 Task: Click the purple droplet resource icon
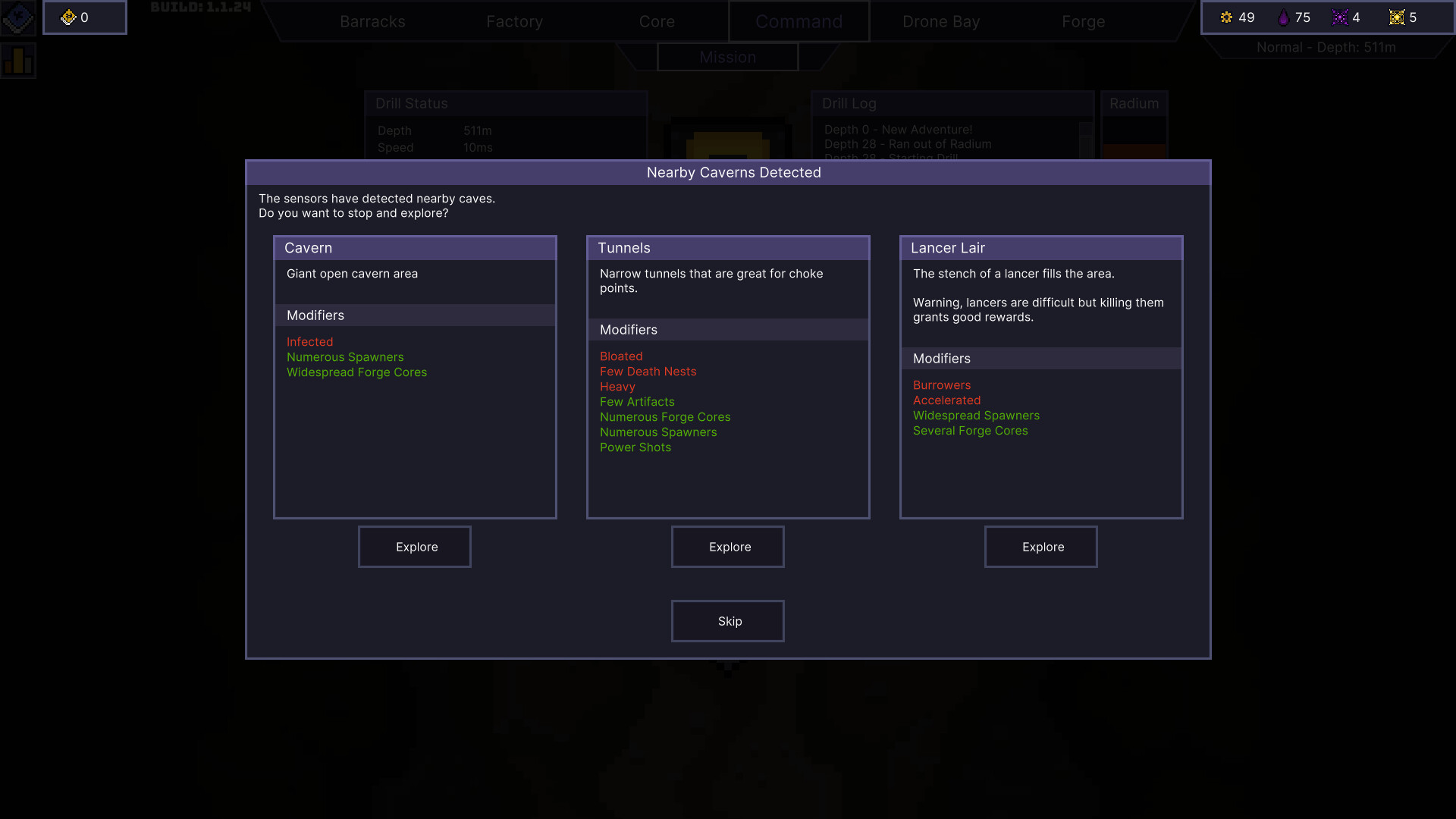pyautogui.click(x=1283, y=17)
